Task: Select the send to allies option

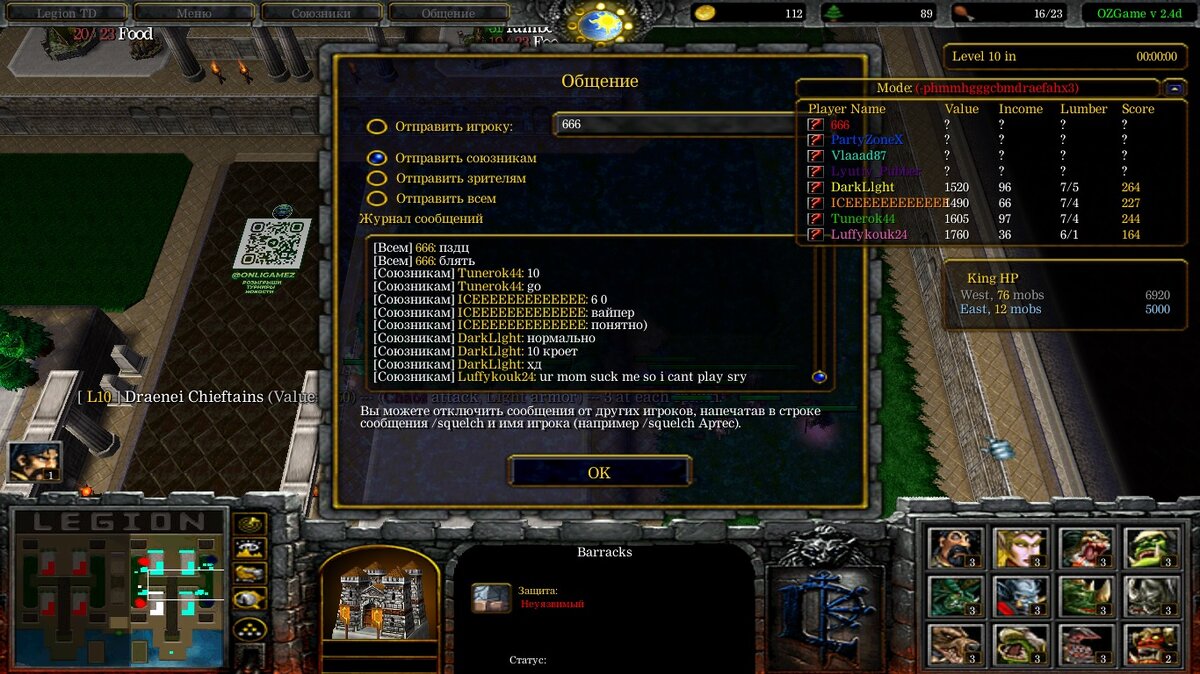Action: tap(377, 158)
